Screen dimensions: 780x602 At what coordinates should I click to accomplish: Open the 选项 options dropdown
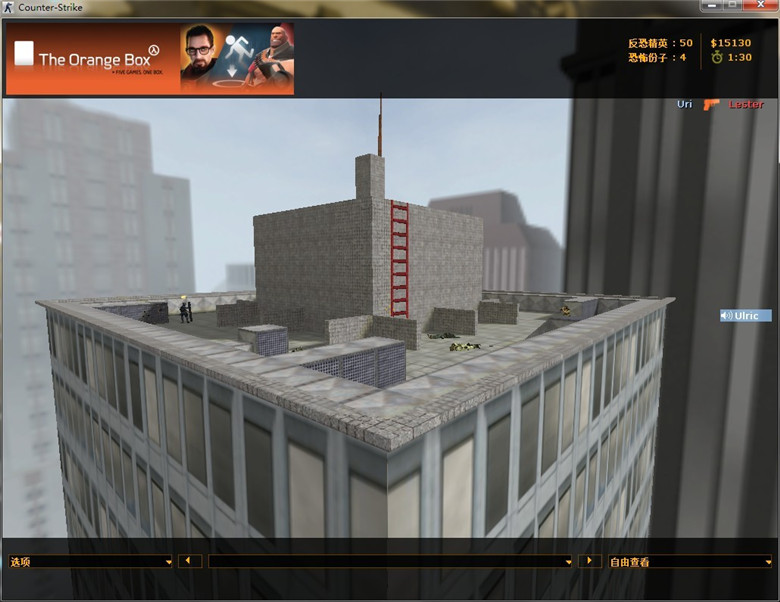click(90, 562)
